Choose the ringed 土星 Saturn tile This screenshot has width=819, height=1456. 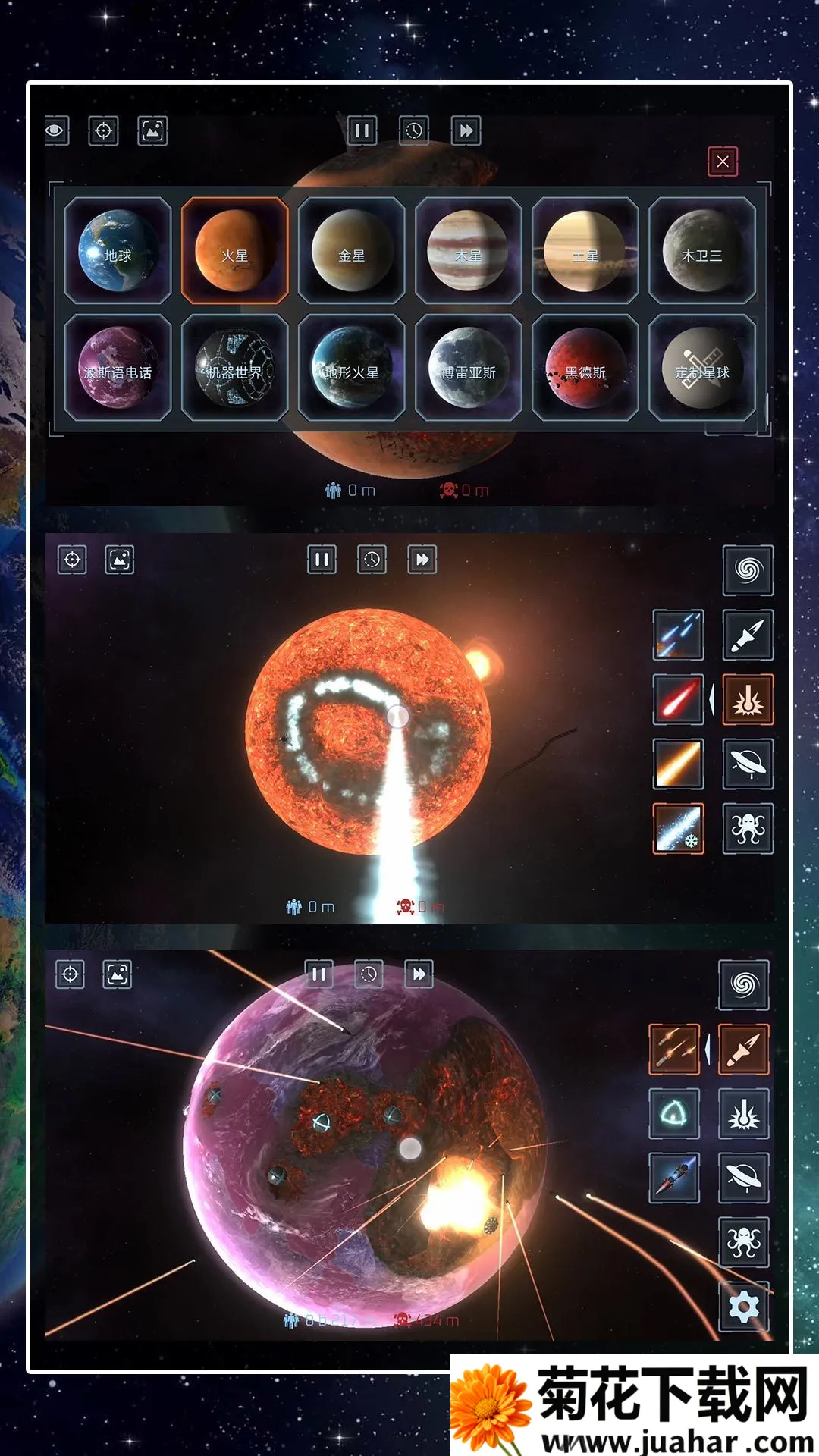pos(585,250)
